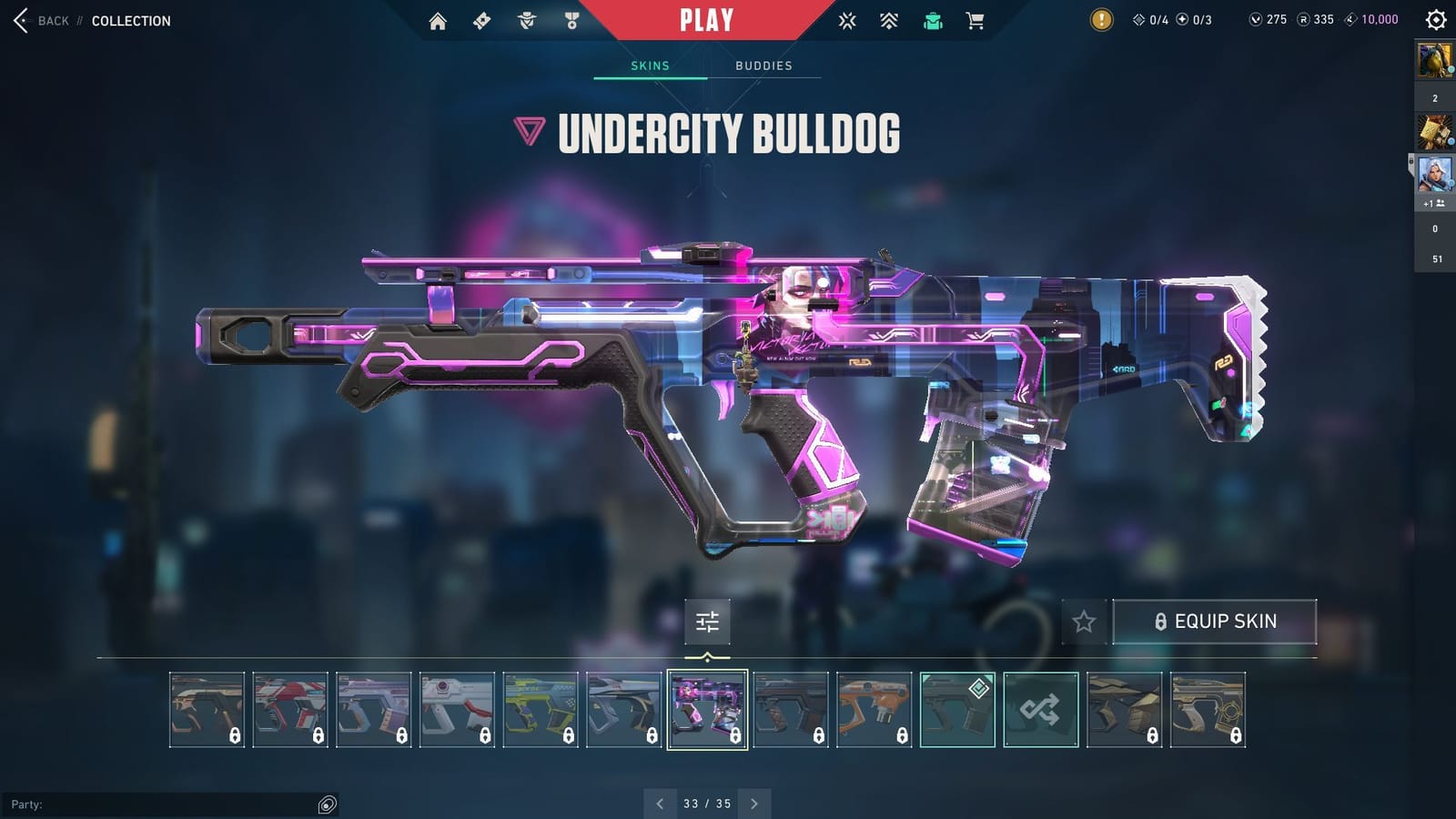1456x819 pixels.
Task: Go to next page with right arrow
Action: (754, 804)
